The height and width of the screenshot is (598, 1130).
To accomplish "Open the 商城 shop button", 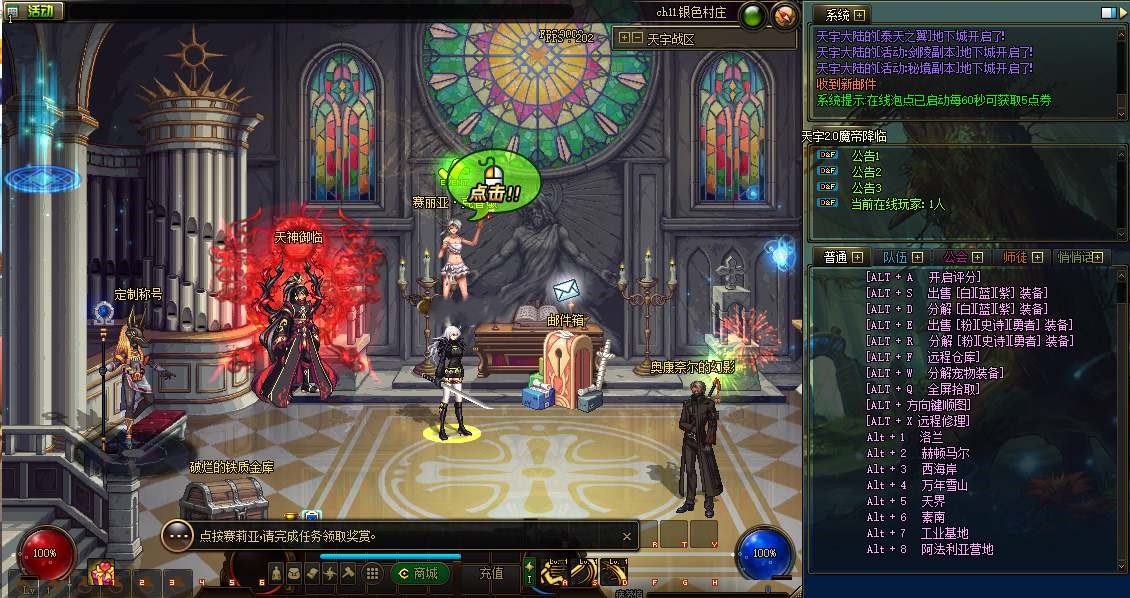I will [x=419, y=573].
